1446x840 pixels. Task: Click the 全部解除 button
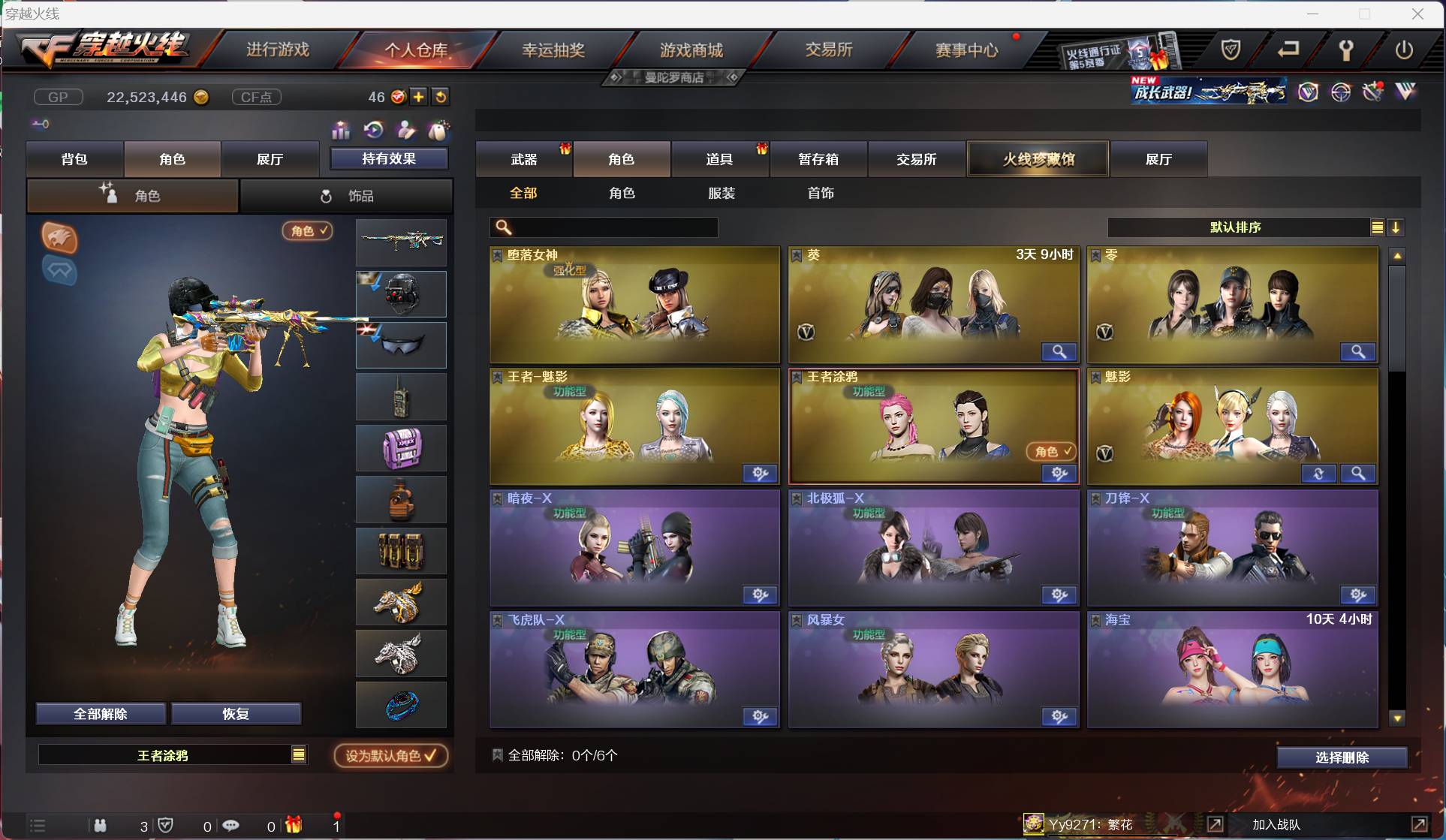pyautogui.click(x=100, y=713)
